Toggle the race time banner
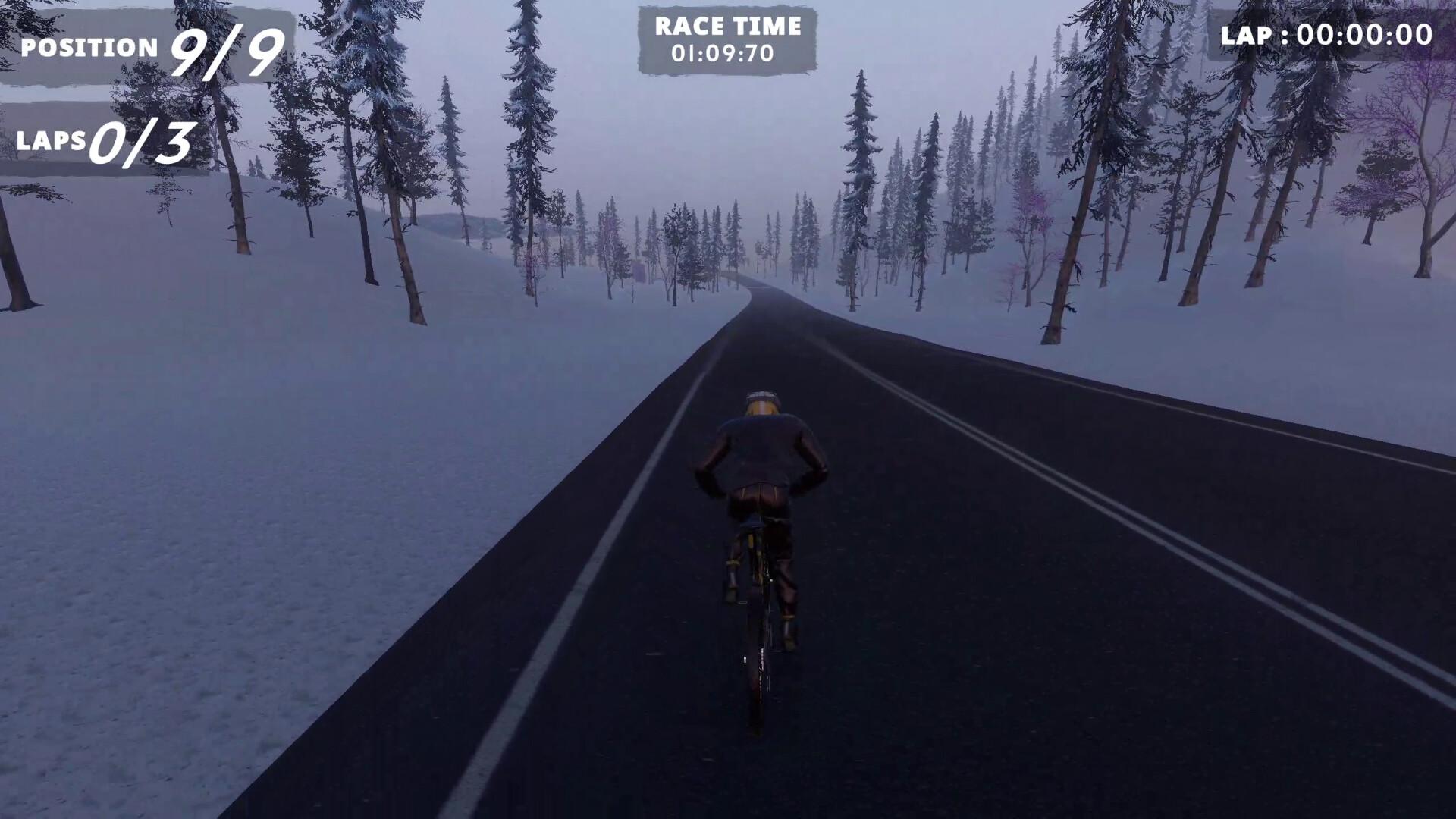 (728, 38)
